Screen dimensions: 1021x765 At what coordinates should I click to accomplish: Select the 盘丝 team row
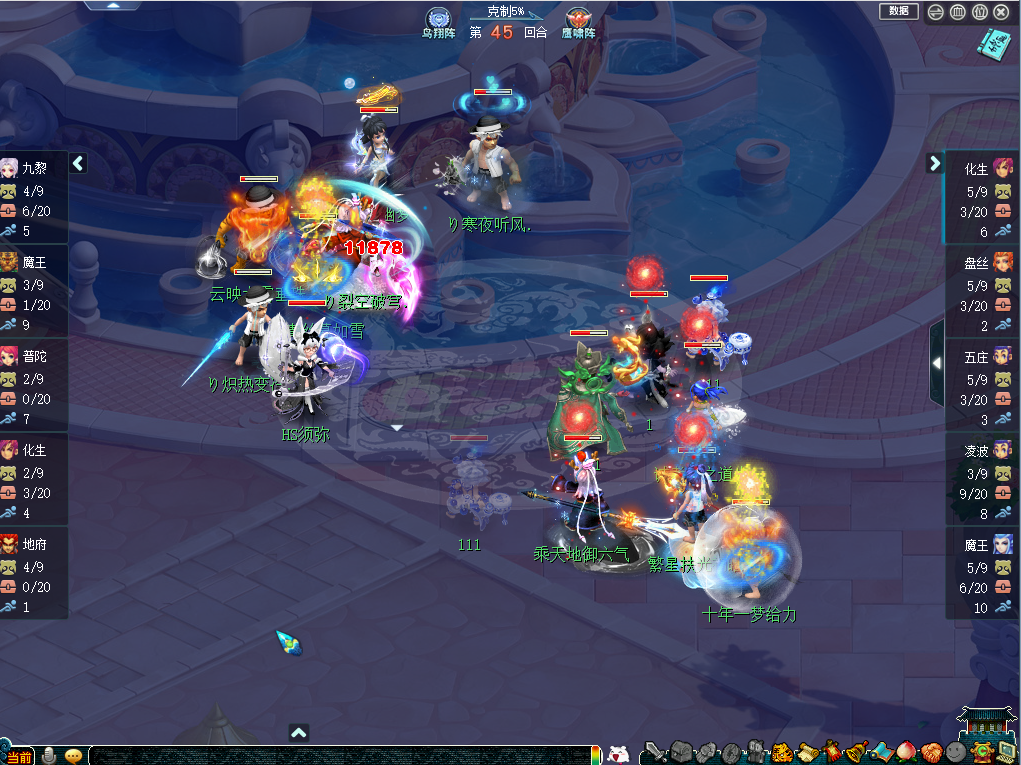[983, 290]
